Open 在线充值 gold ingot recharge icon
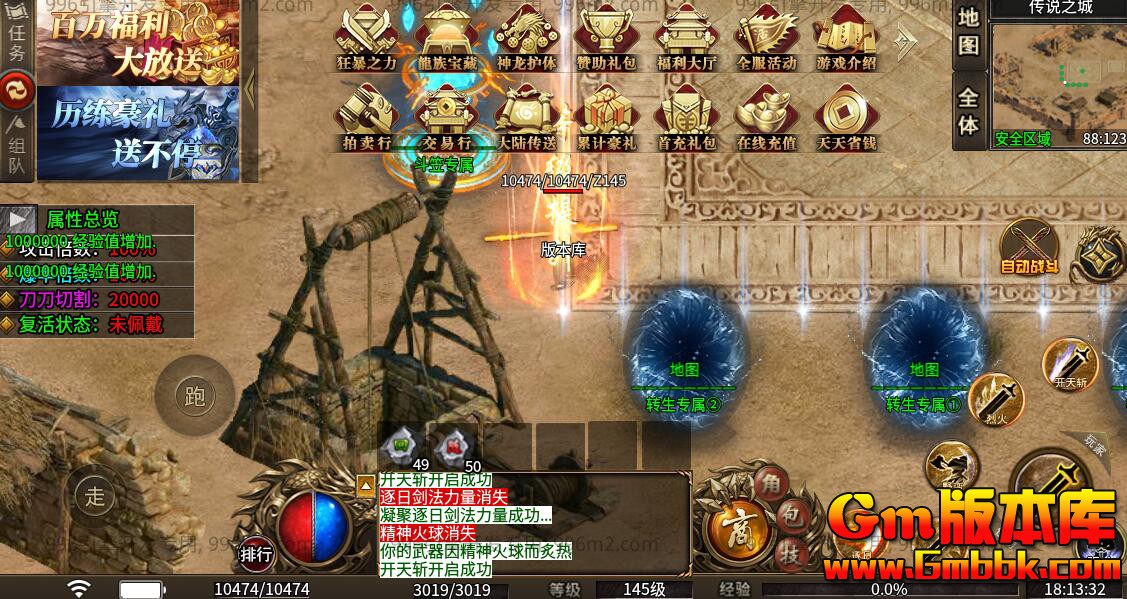1127x599 pixels. pyautogui.click(x=766, y=114)
